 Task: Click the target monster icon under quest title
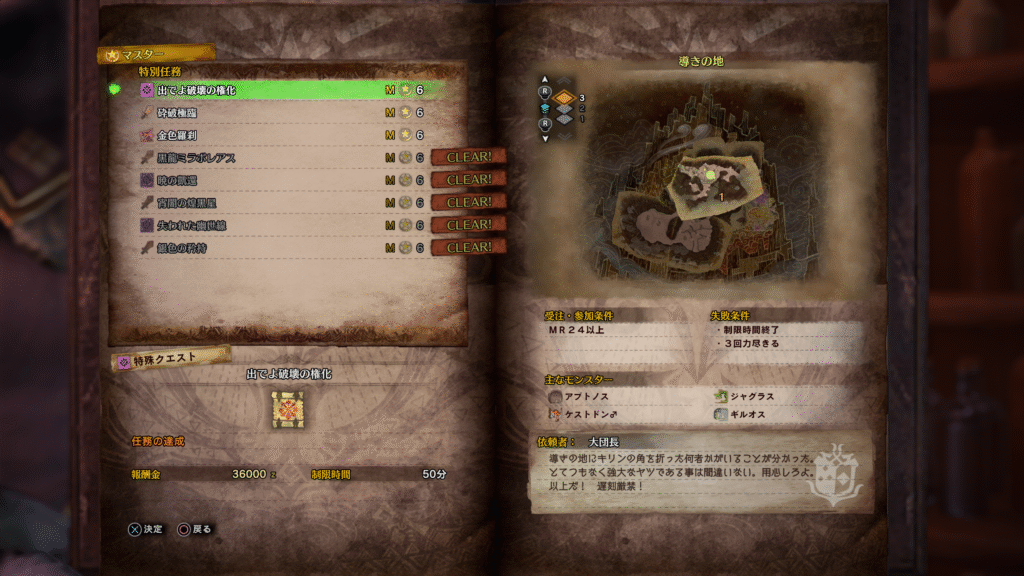tap(289, 410)
